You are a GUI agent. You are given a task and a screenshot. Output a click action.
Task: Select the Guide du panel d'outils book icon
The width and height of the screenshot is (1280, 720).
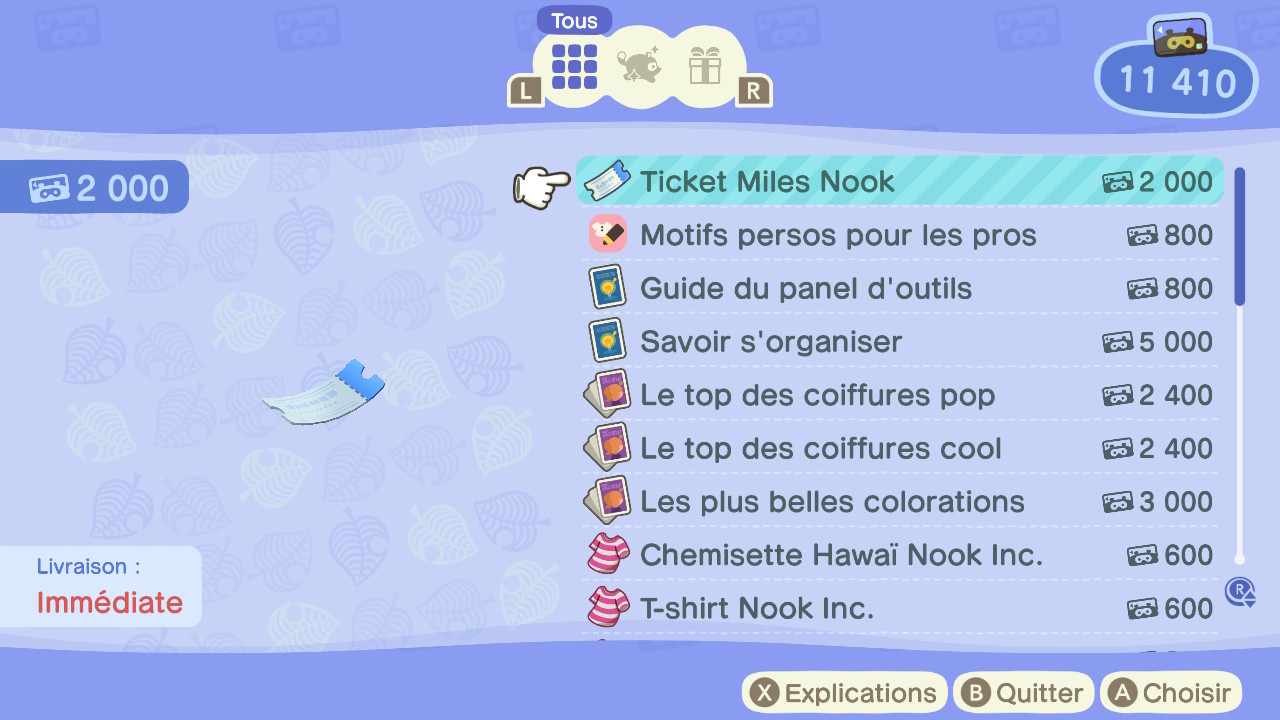pyautogui.click(x=607, y=288)
